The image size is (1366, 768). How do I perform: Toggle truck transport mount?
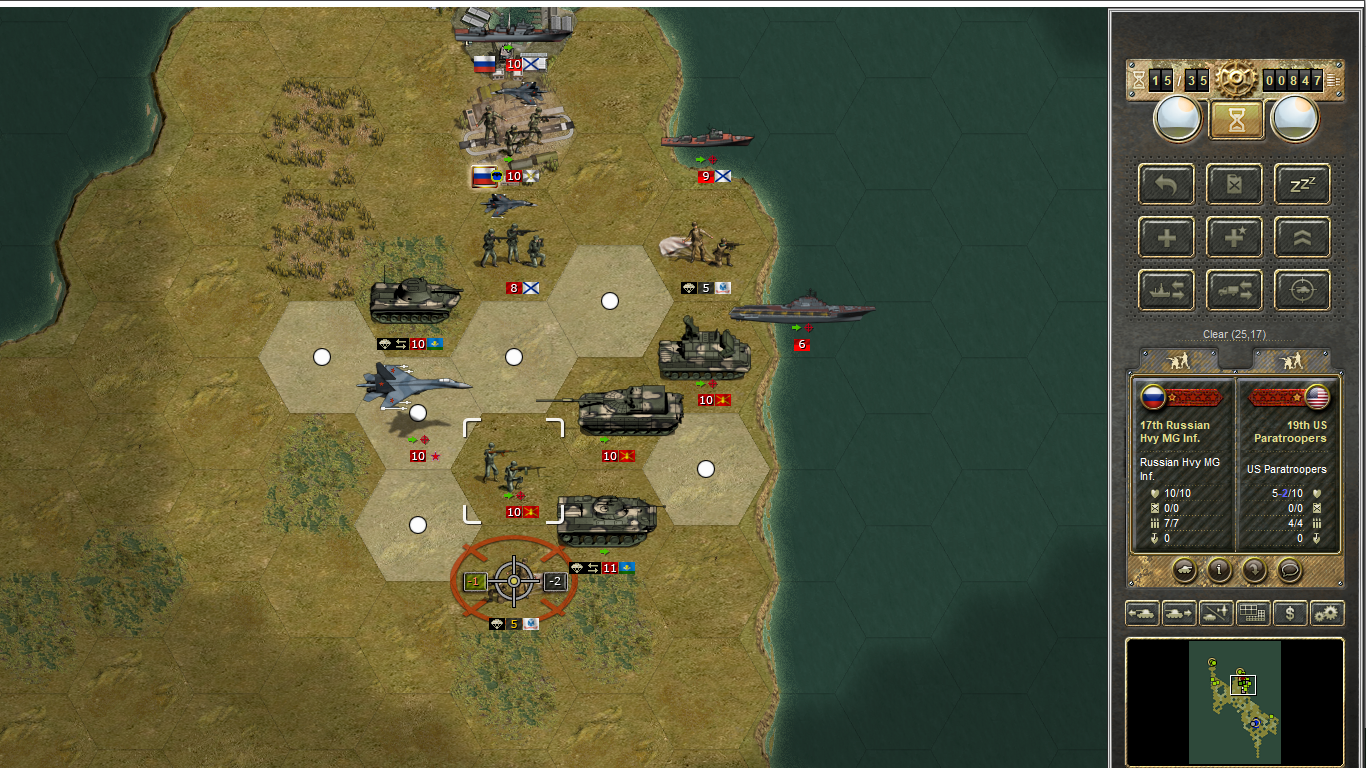click(x=1234, y=290)
